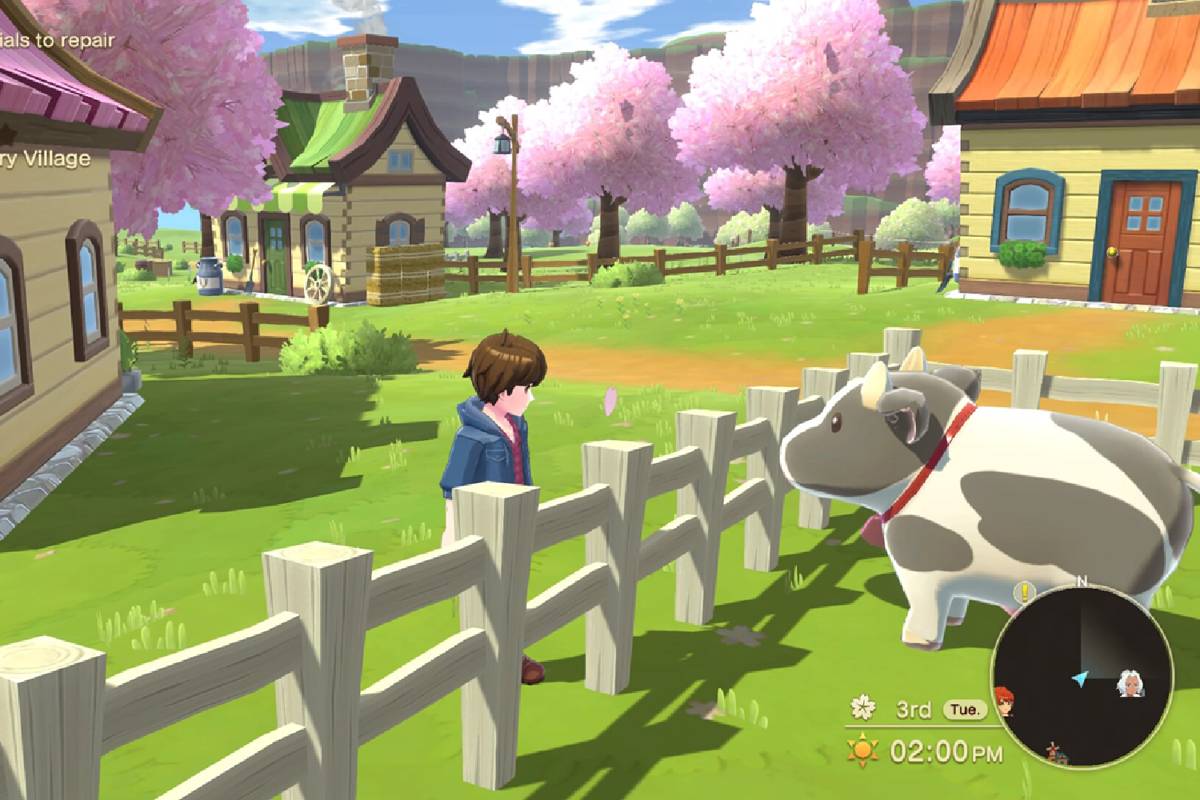1200x800 pixels.
Task: Select the red-haired villager marker on minimap
Action: tap(1004, 697)
